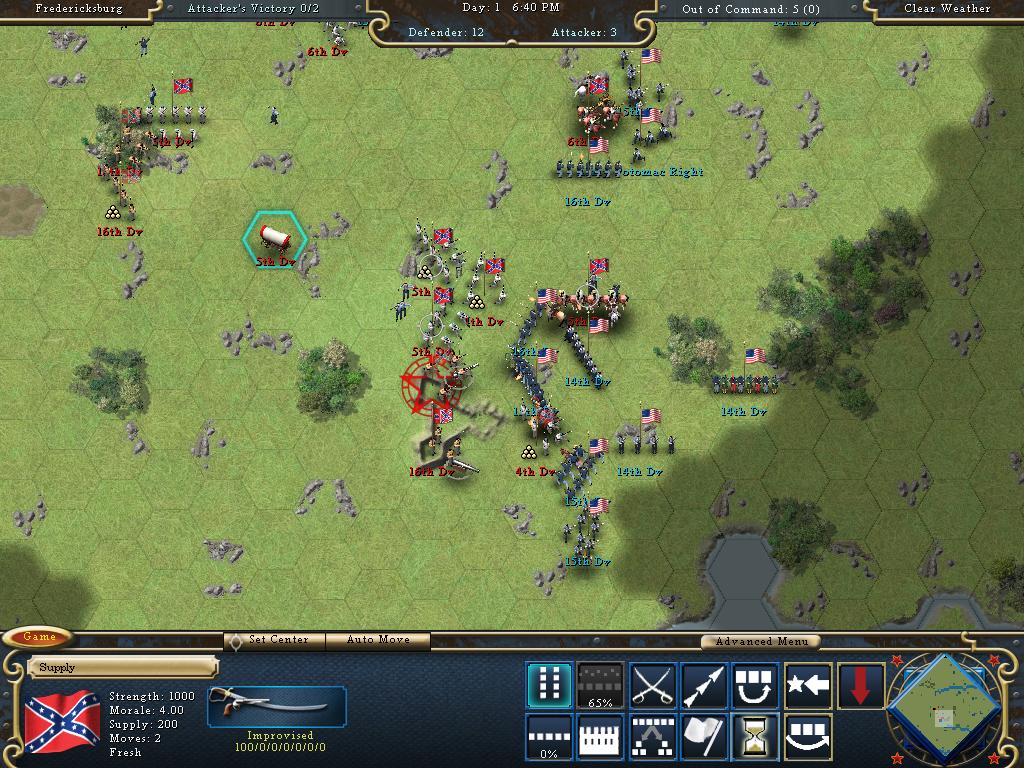This screenshot has height=768, width=1024.
Task: Click the Supply unit name bar
Action: pos(123,667)
